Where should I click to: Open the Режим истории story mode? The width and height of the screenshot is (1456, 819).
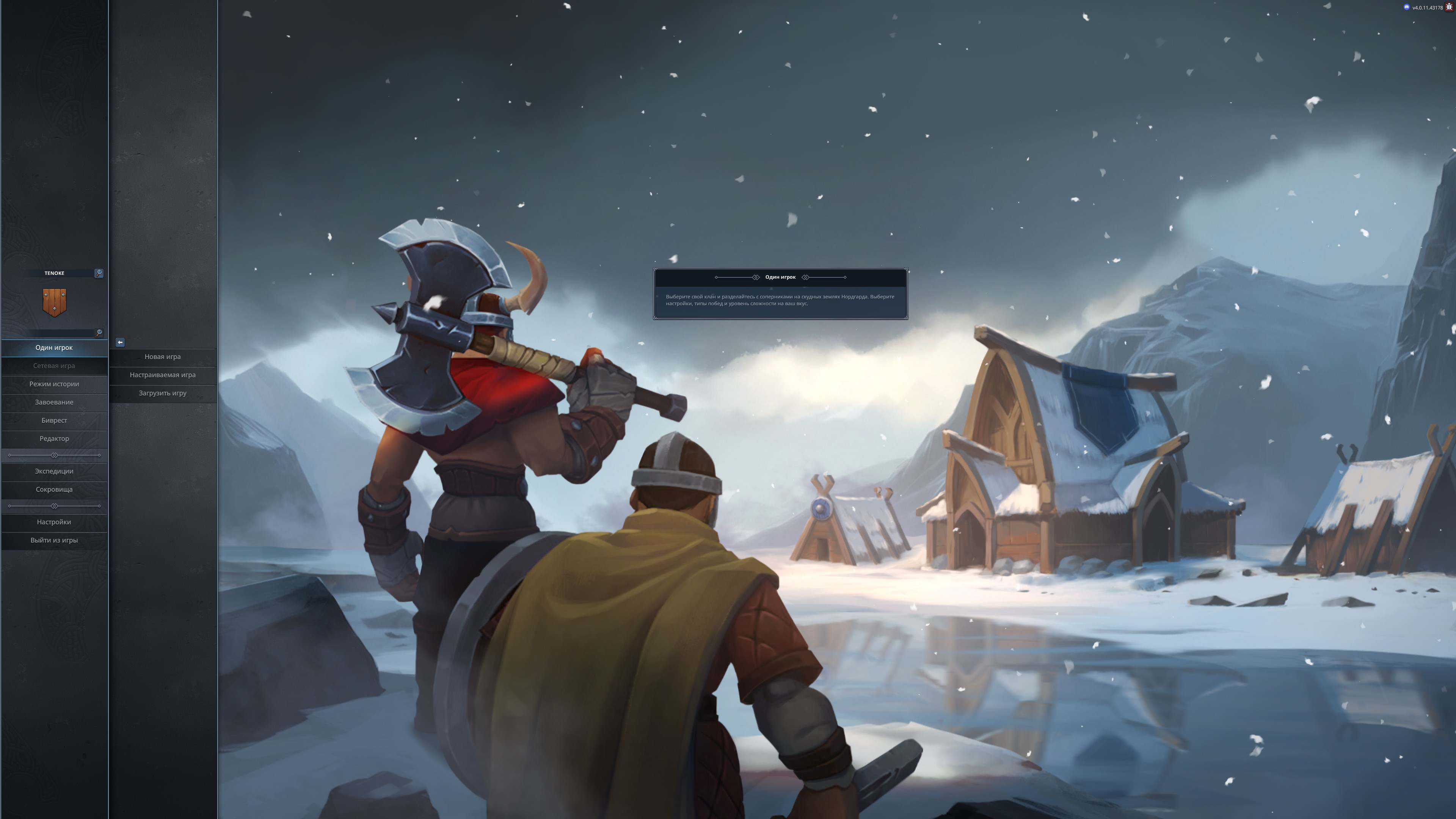[54, 384]
